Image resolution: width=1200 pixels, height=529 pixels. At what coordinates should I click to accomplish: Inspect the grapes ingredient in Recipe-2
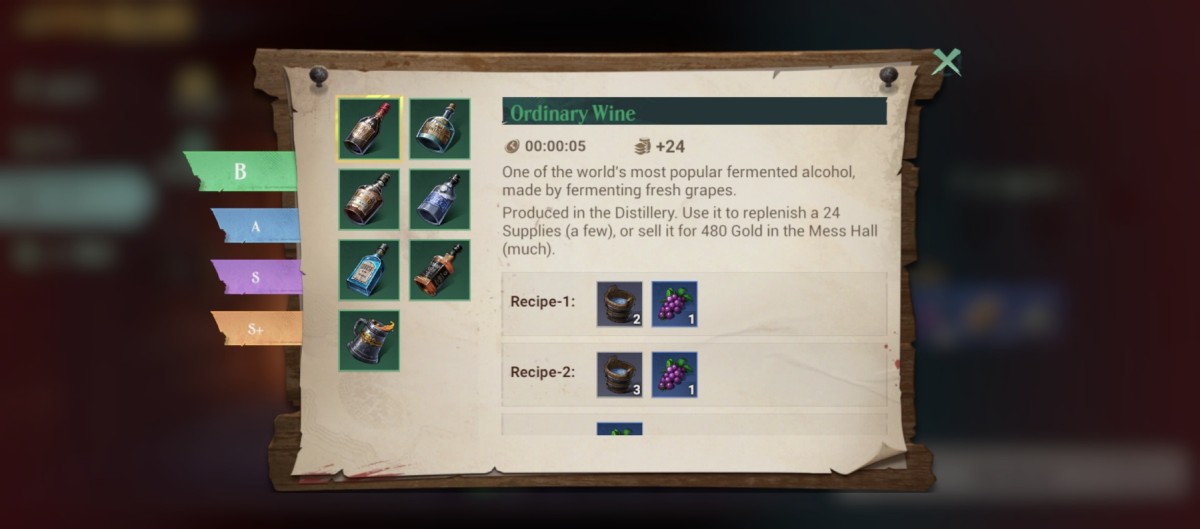(x=675, y=374)
